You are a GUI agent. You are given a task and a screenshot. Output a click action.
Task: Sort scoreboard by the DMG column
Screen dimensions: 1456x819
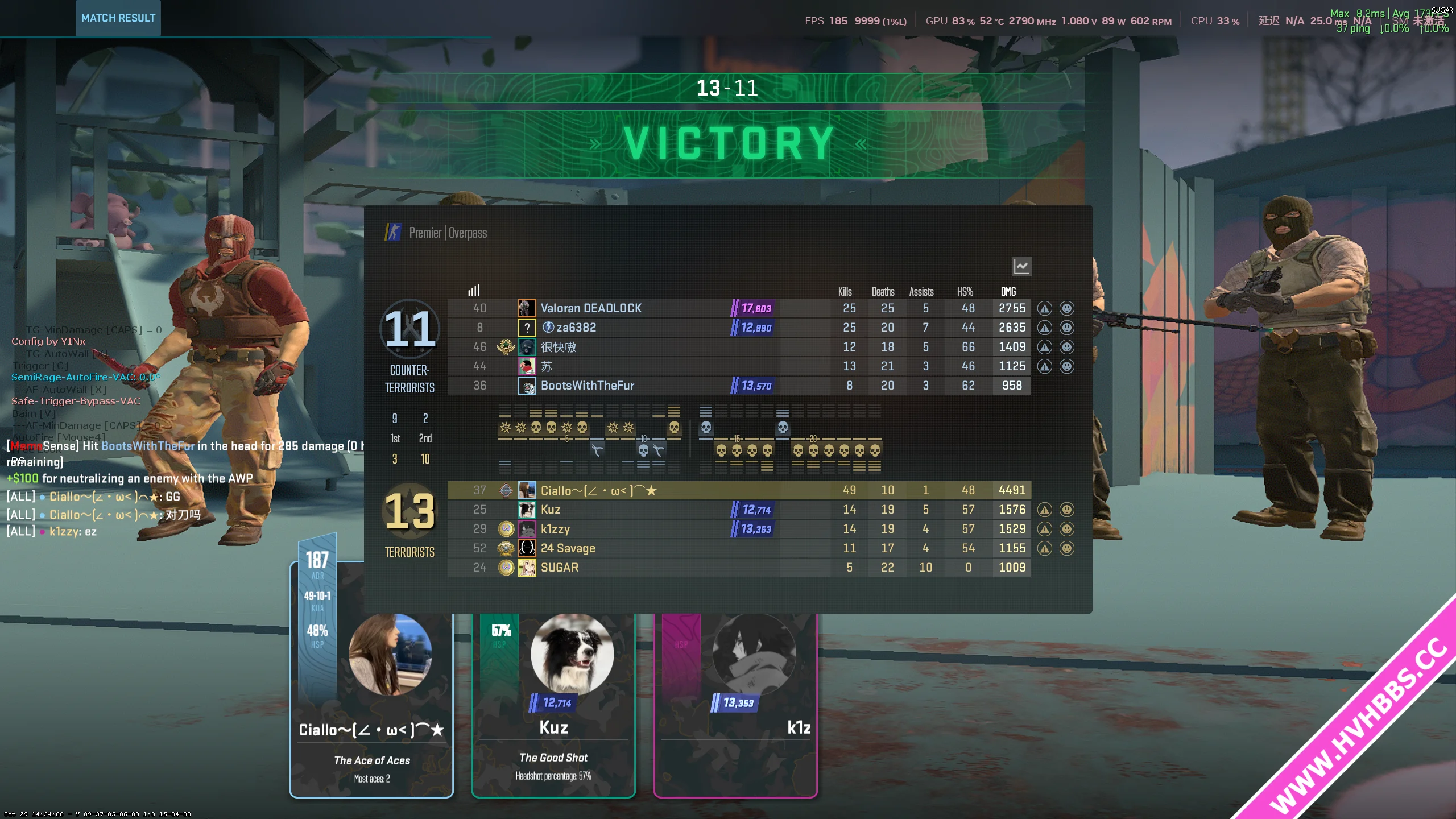tap(1008, 292)
